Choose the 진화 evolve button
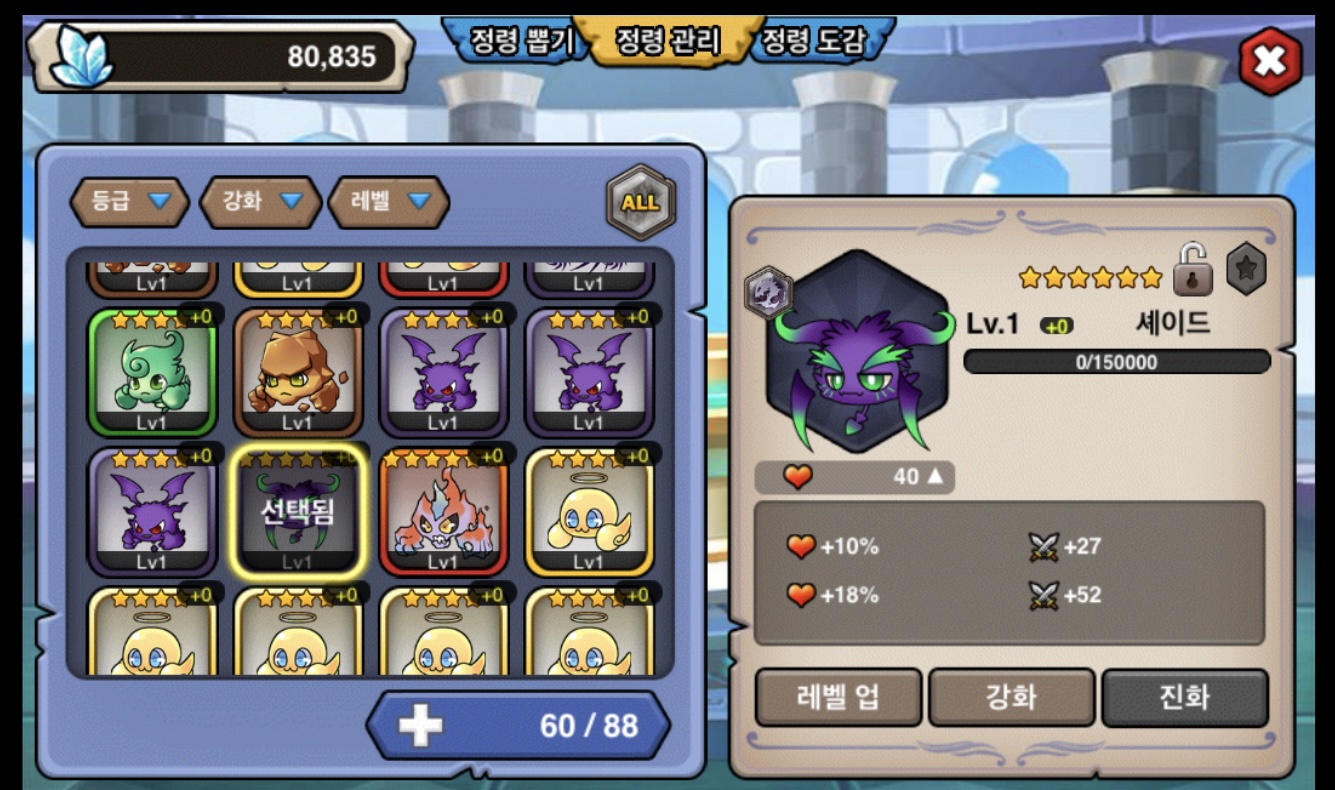Viewport: 1335px width, 790px height. [x=1185, y=697]
